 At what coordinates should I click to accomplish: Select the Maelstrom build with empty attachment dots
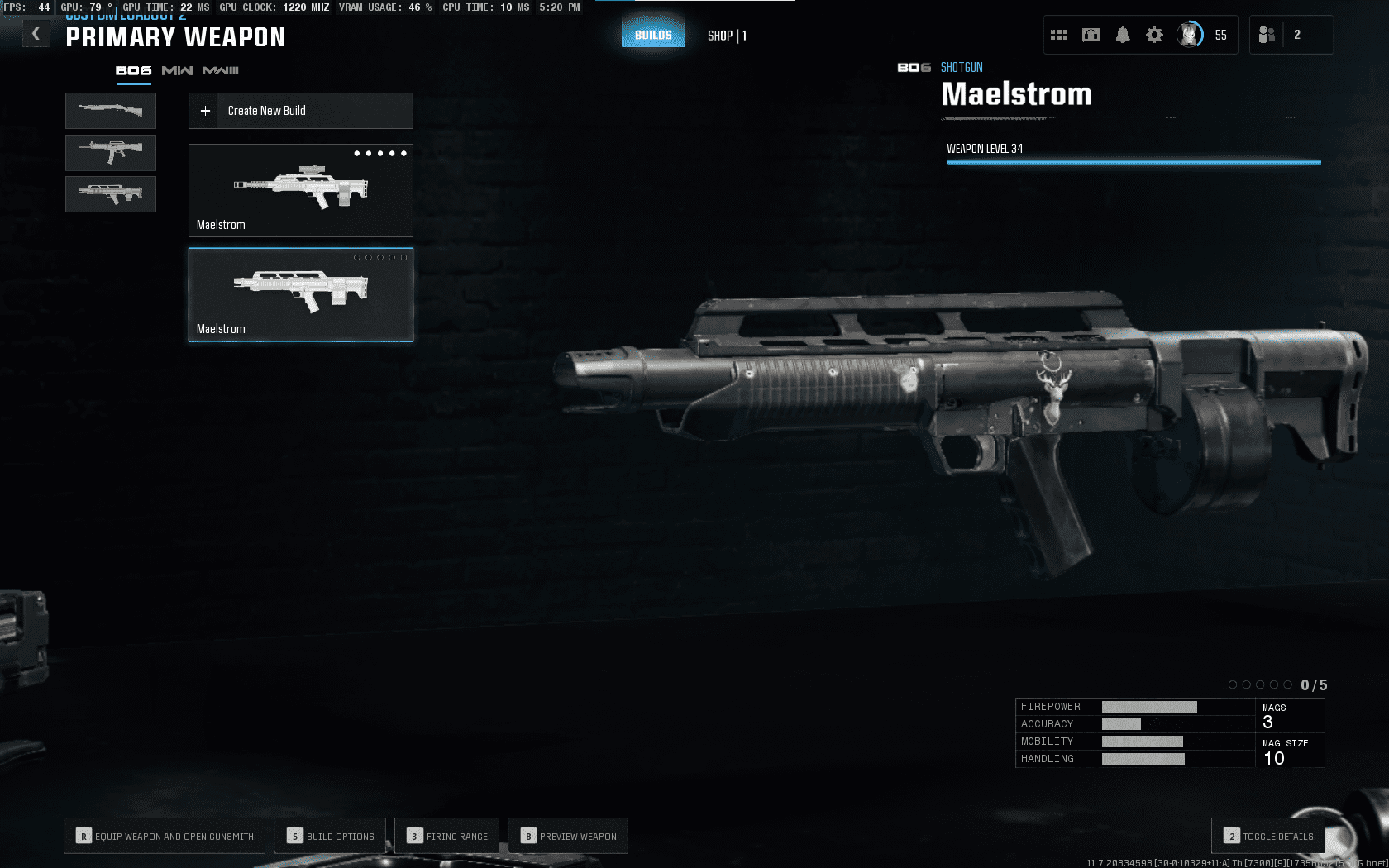click(x=300, y=294)
